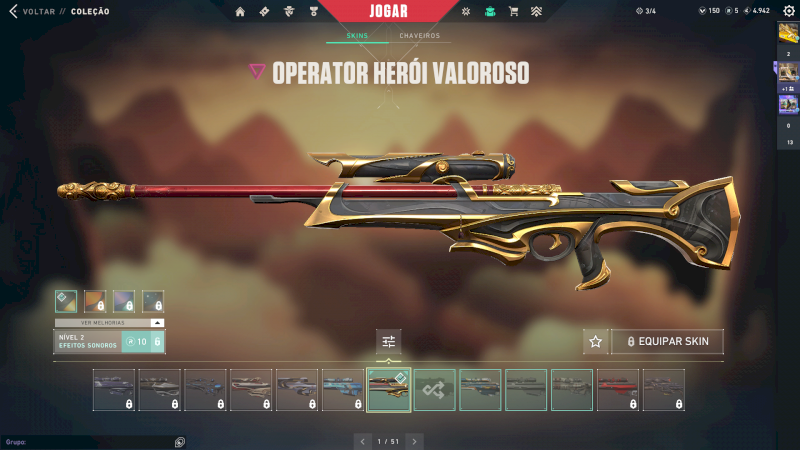Open the settings gear icon
This screenshot has height=450, width=800.
788,11
